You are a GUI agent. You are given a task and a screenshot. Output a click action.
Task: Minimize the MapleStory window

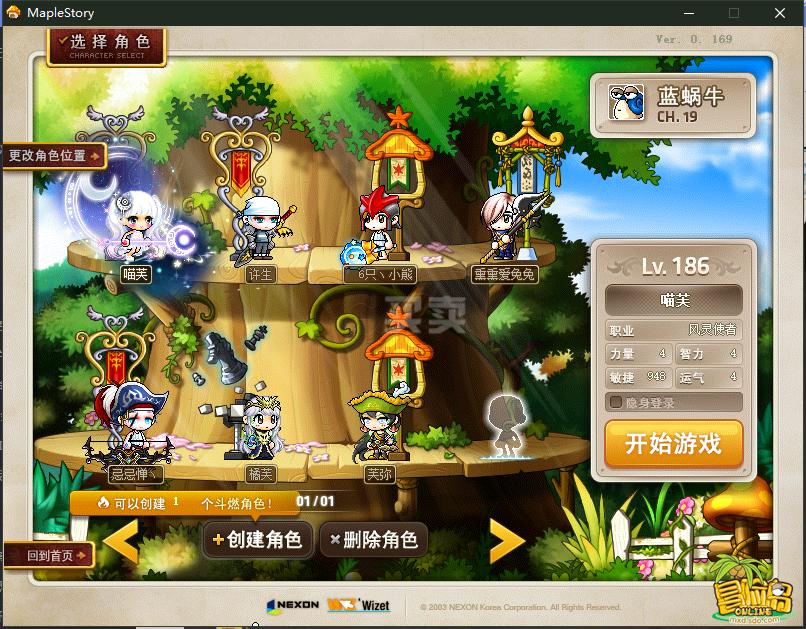click(x=687, y=13)
